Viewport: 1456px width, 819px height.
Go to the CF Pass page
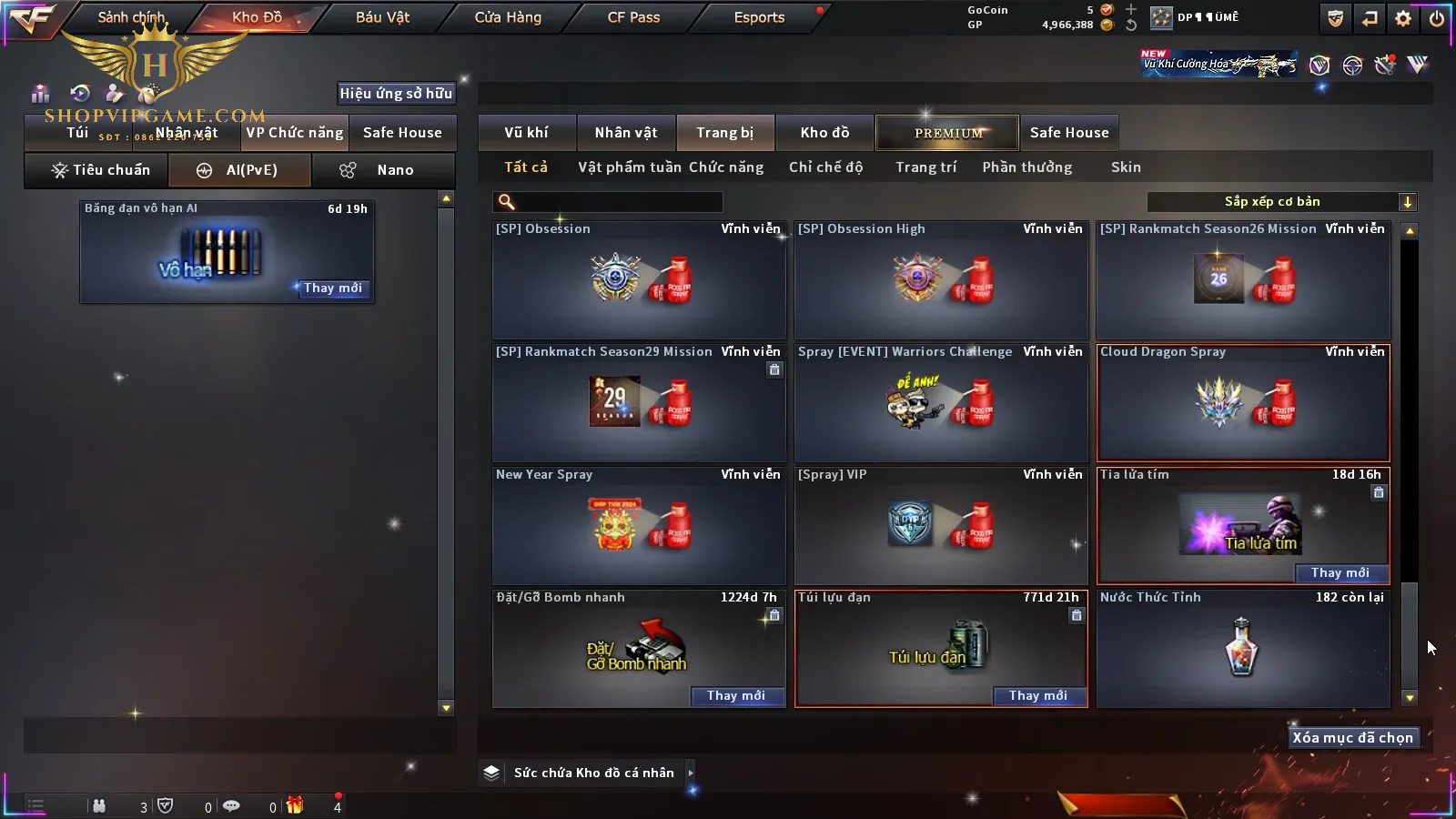(633, 17)
